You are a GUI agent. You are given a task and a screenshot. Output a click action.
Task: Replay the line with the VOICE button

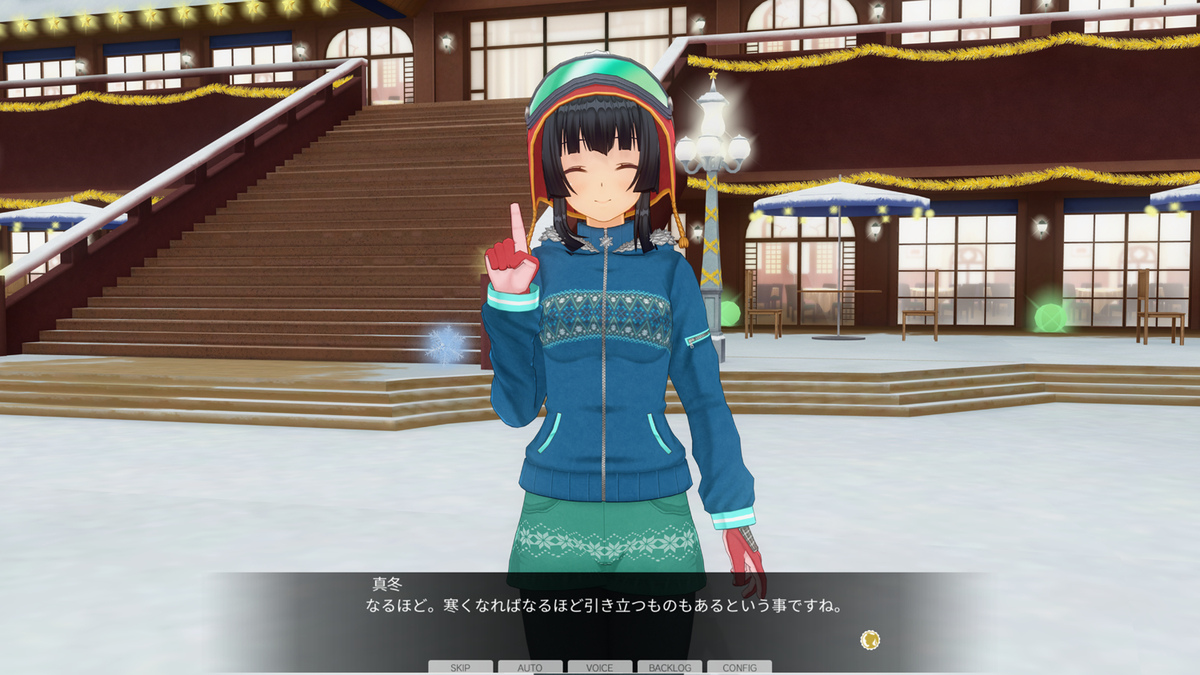click(600, 667)
